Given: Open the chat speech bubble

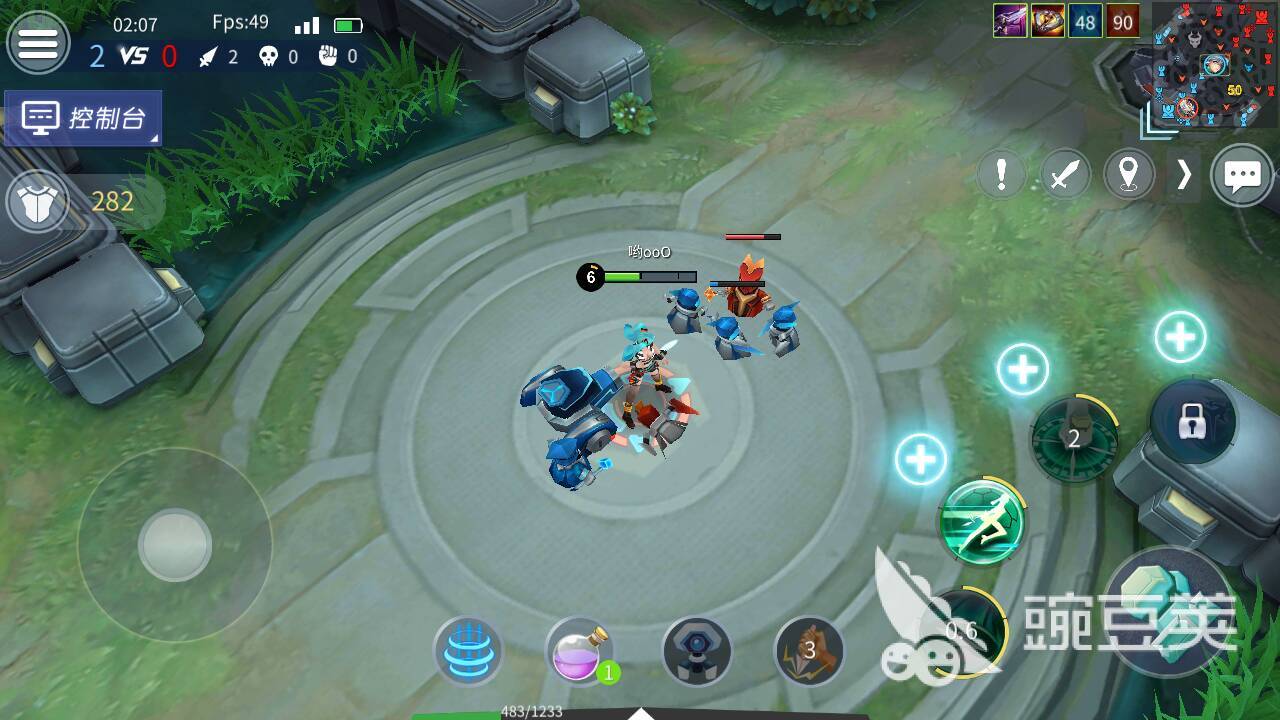Looking at the screenshot, I should [x=1242, y=176].
